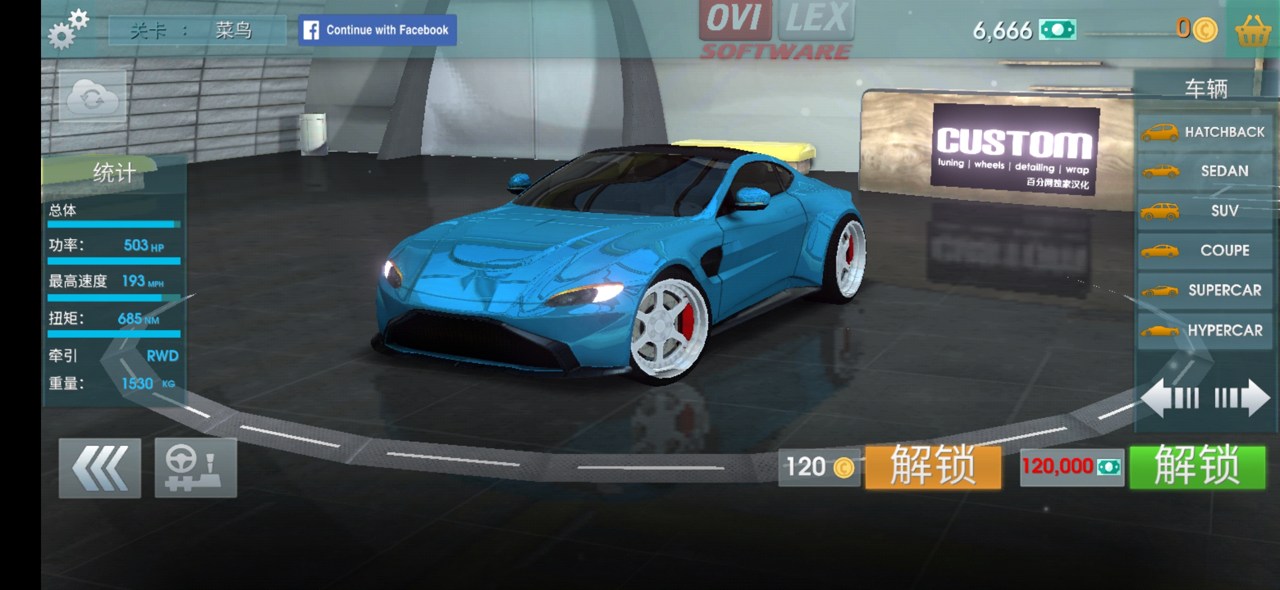Unlock the car with the green cash button

point(1197,467)
